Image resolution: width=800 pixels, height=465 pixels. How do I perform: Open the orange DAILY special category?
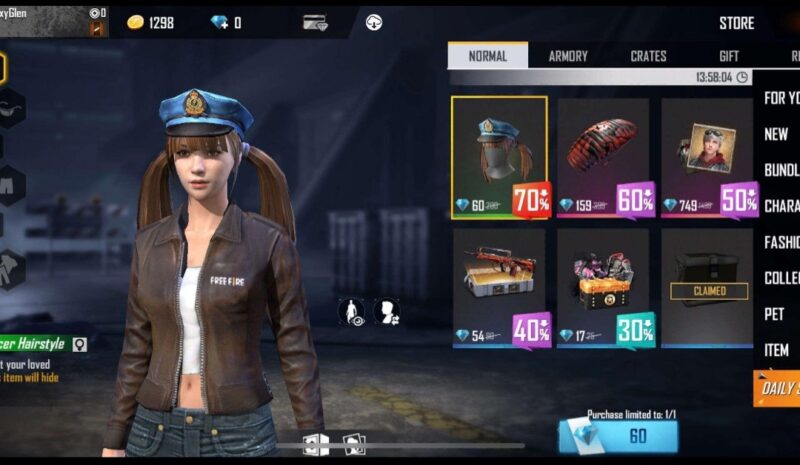click(777, 388)
